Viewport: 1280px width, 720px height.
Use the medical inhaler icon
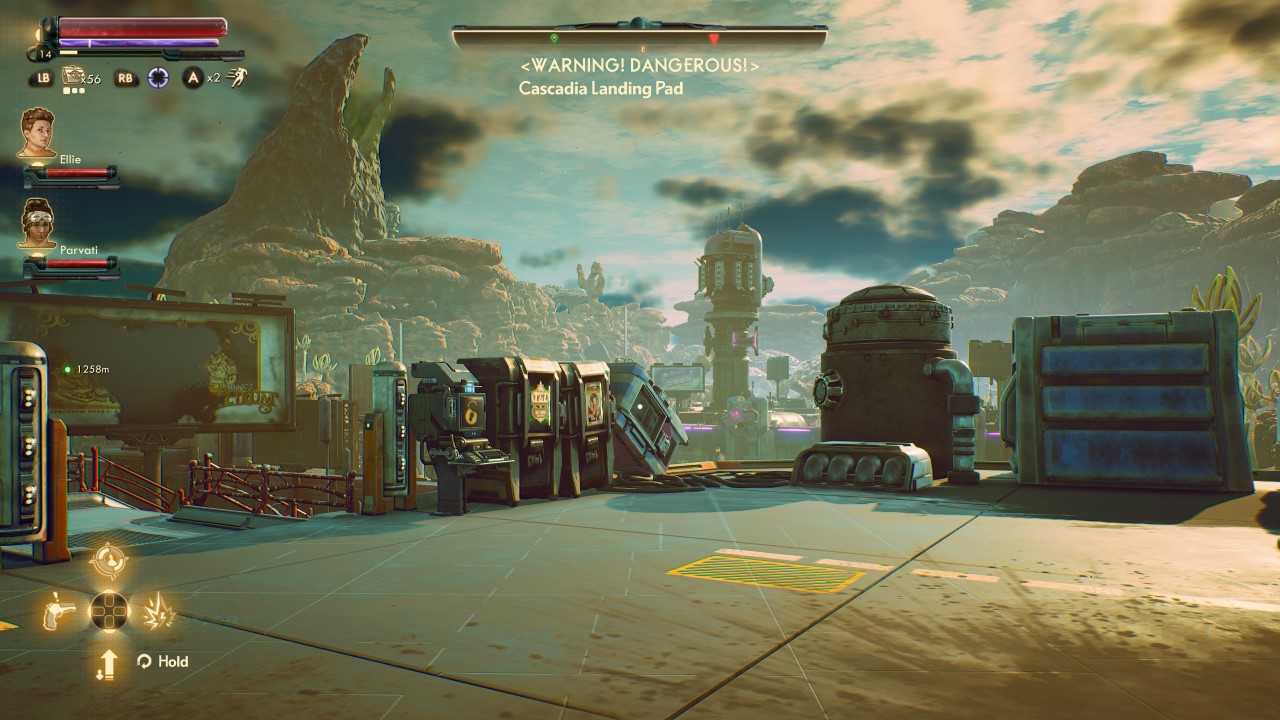point(74,76)
